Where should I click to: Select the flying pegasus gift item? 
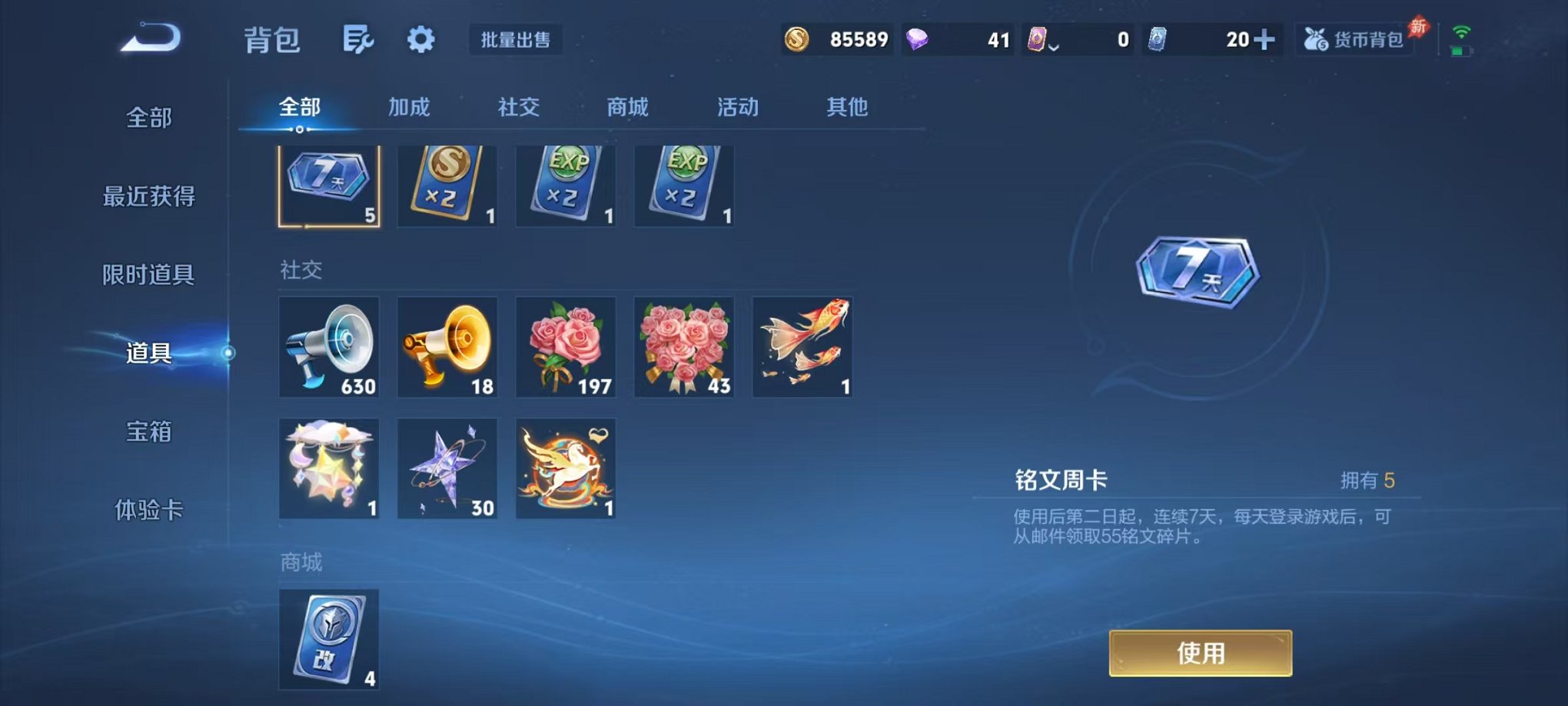point(565,468)
